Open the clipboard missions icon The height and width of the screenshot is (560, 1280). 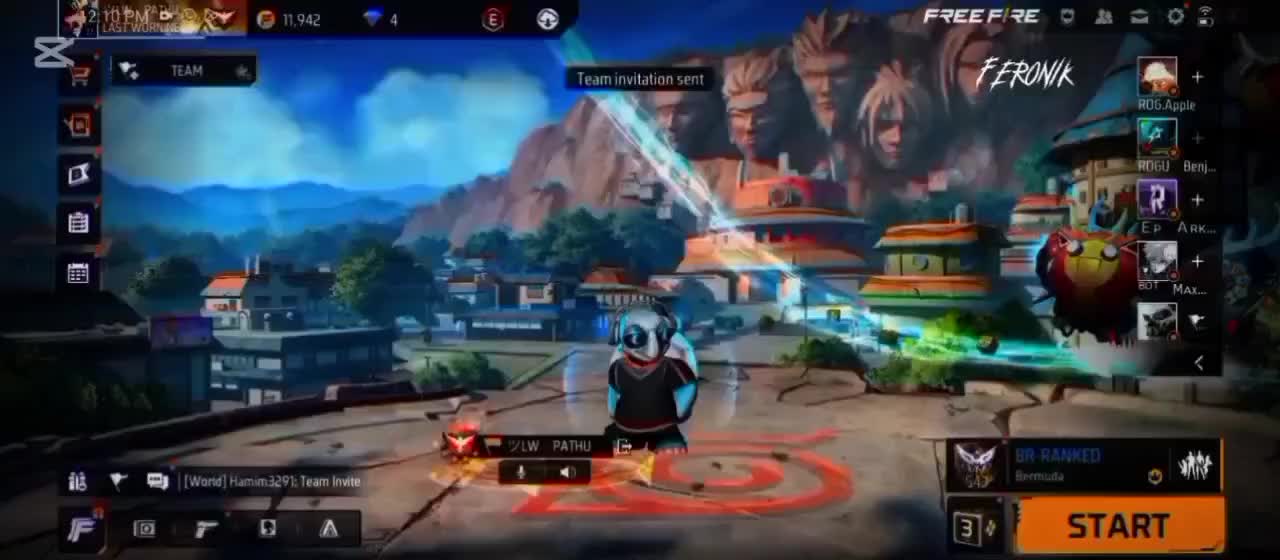point(78,223)
